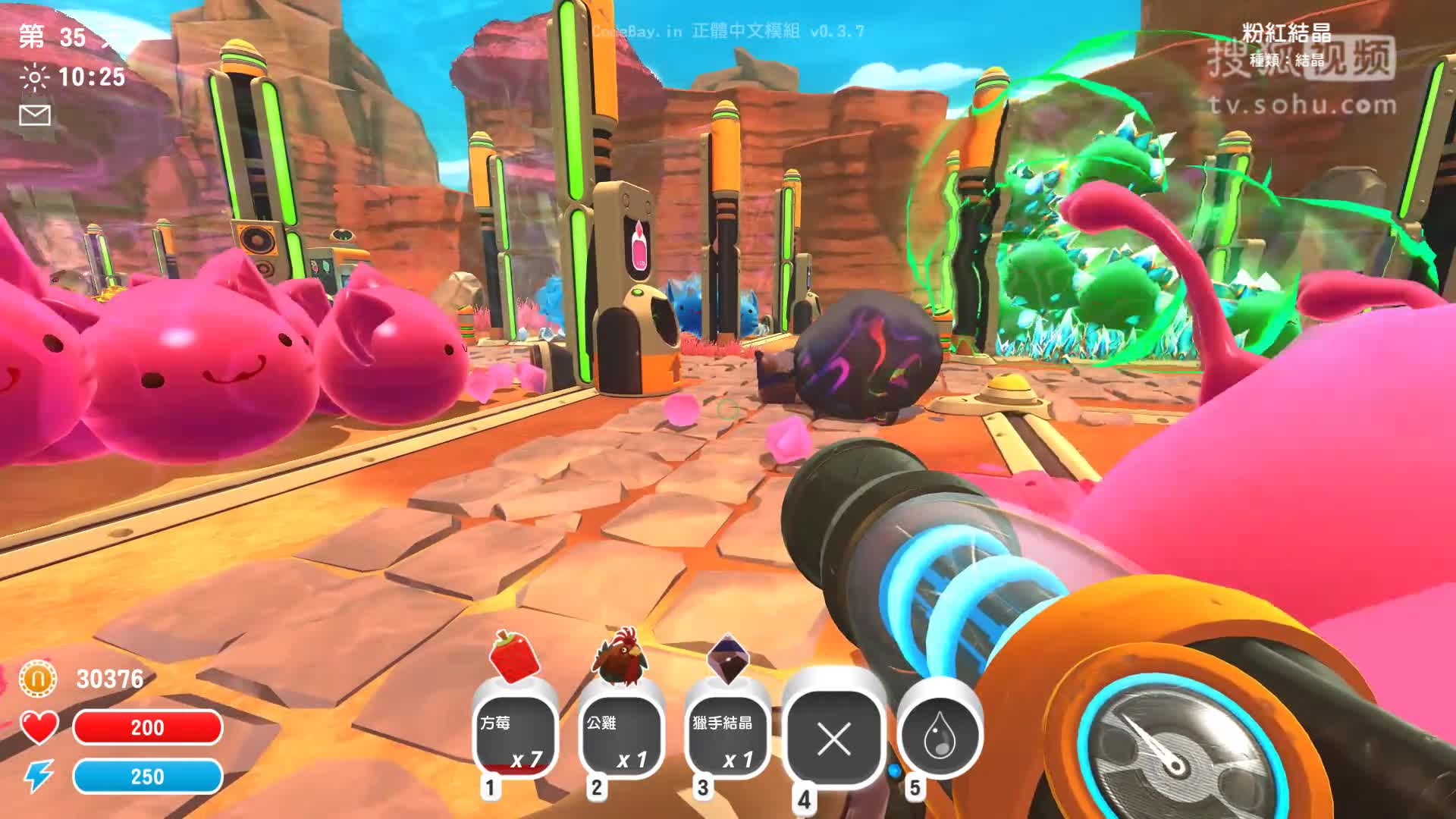Viewport: 1456px width, 819px height.
Task: Choose the rooster slot in the vacpack
Action: [621, 737]
